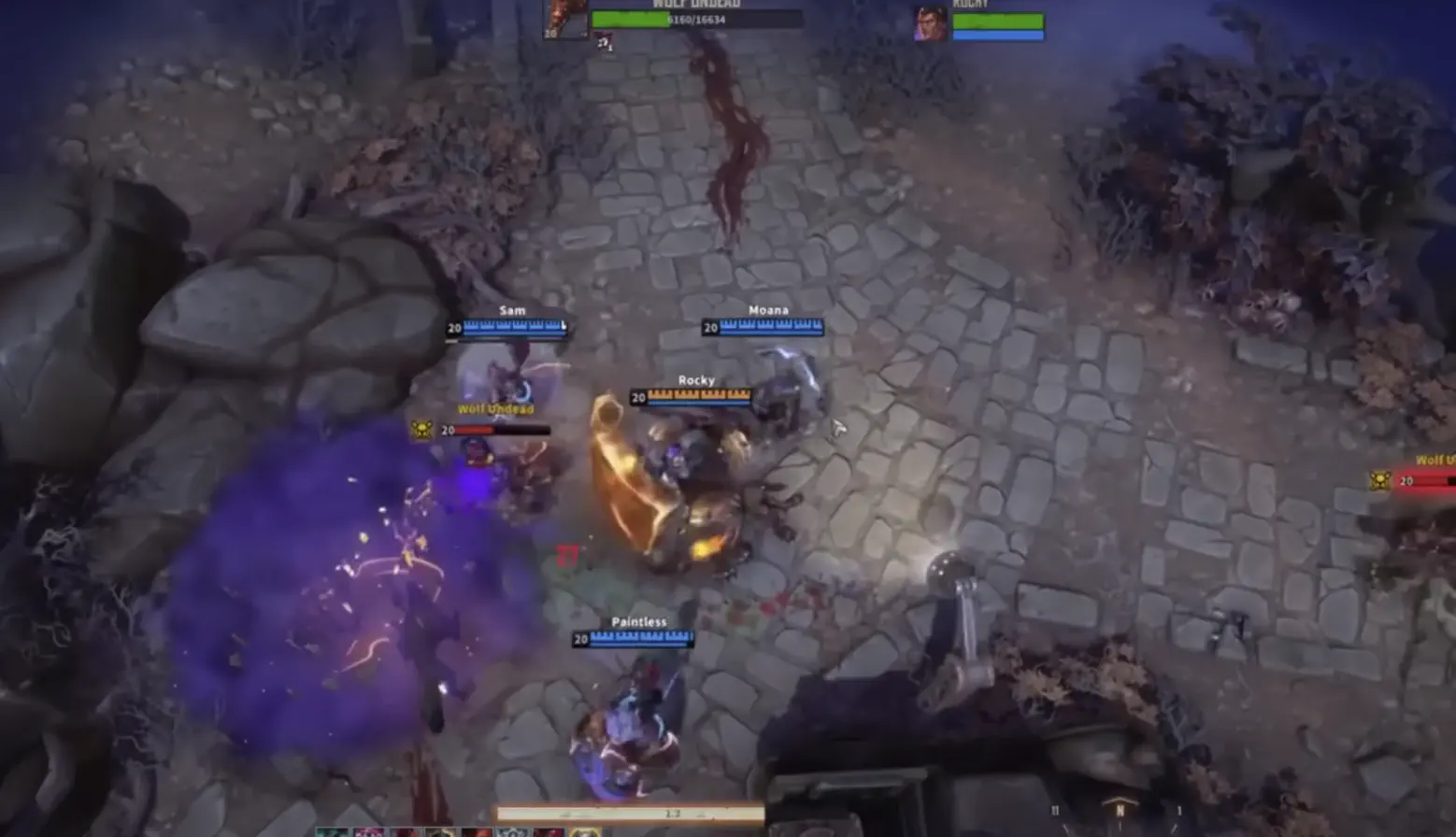Select the dark shield-shaped ability icon on the hotbar
This screenshot has width=1456, height=837.
pos(512,830)
